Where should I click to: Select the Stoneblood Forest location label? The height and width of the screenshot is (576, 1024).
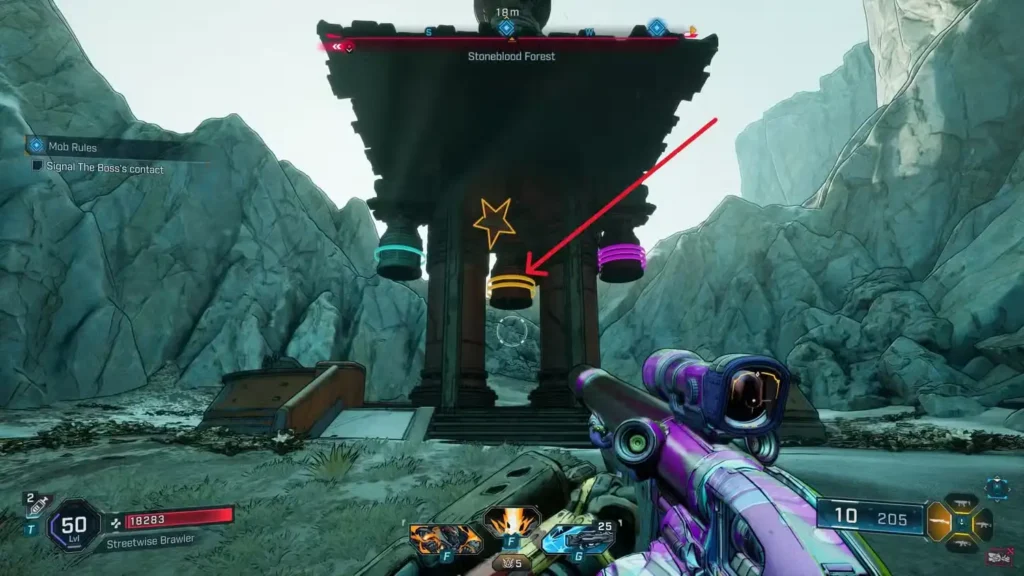point(511,57)
